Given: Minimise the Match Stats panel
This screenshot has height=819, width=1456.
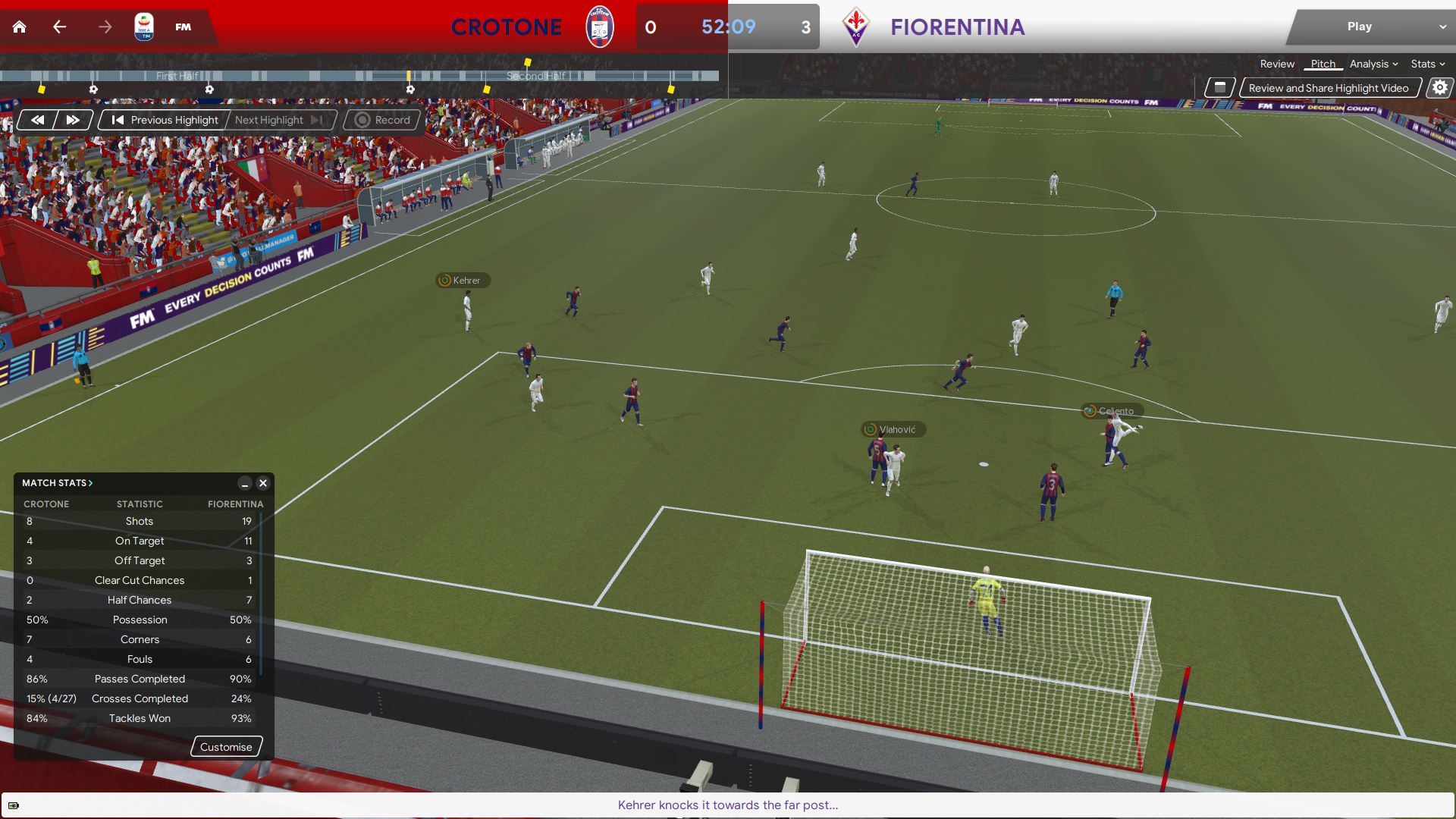Looking at the screenshot, I should (x=244, y=483).
